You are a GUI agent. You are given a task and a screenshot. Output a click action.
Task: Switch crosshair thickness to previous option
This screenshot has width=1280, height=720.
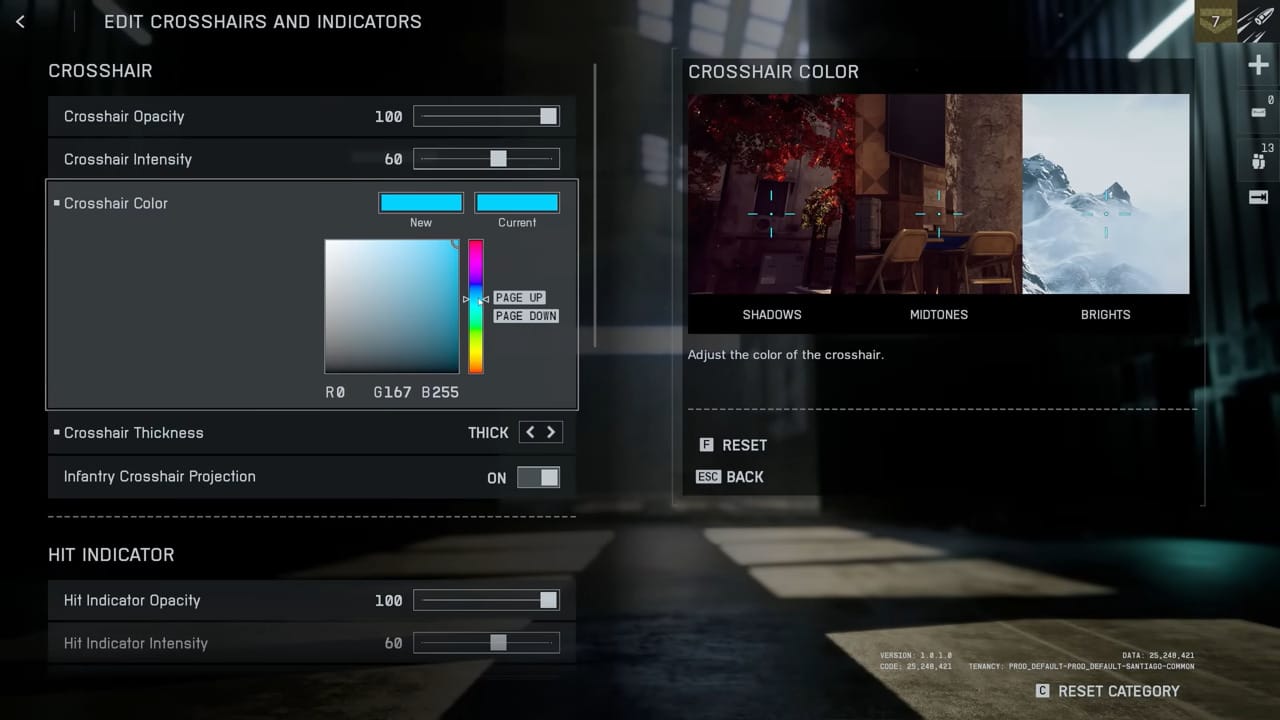530,432
